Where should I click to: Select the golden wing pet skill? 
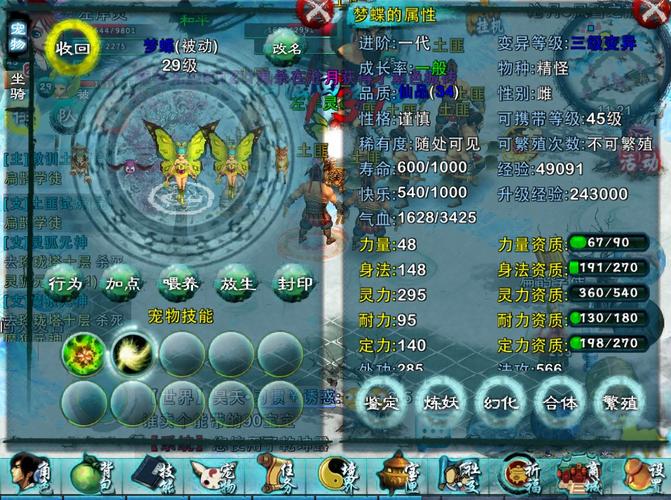131,352
